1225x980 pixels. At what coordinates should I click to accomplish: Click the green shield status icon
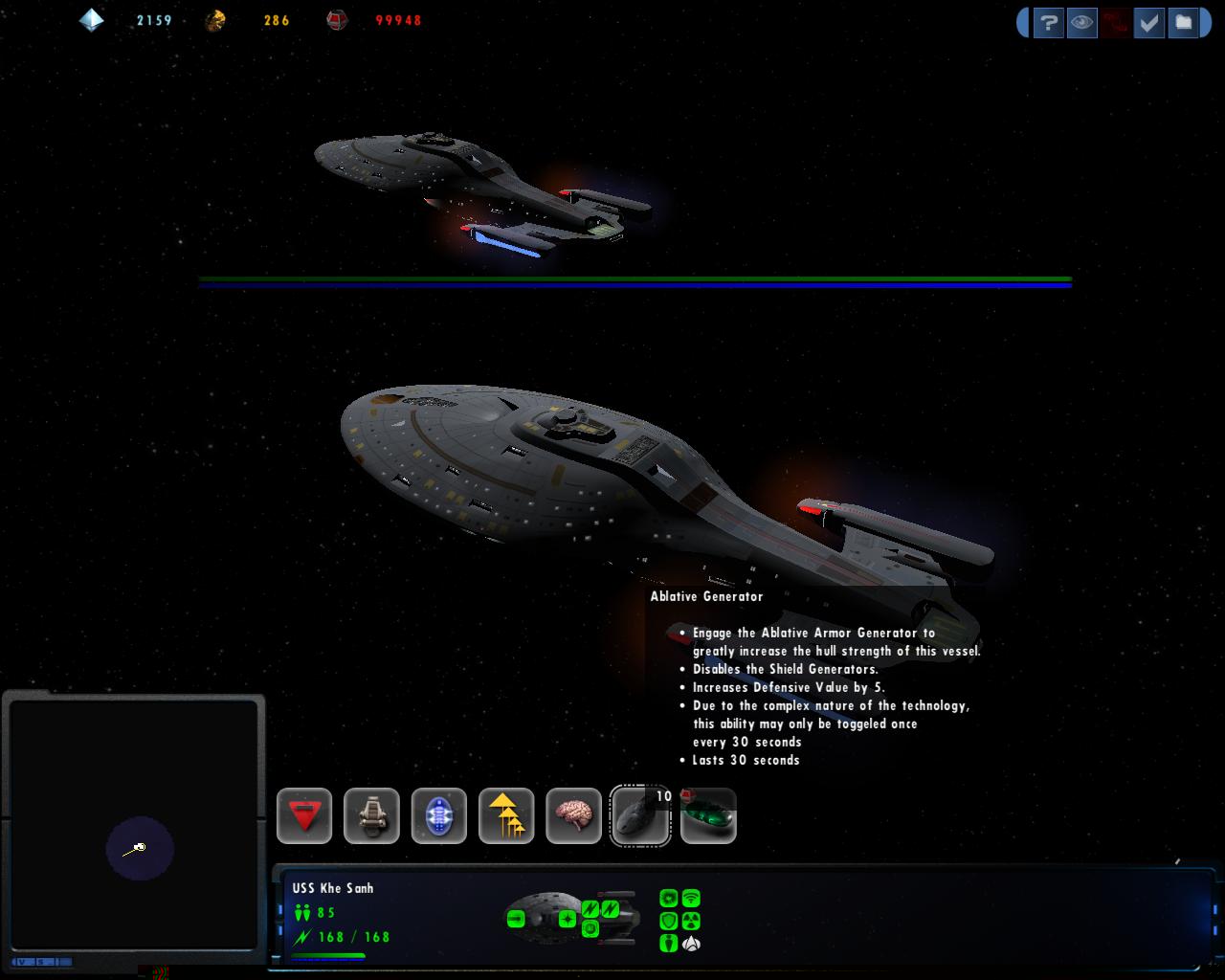(669, 921)
